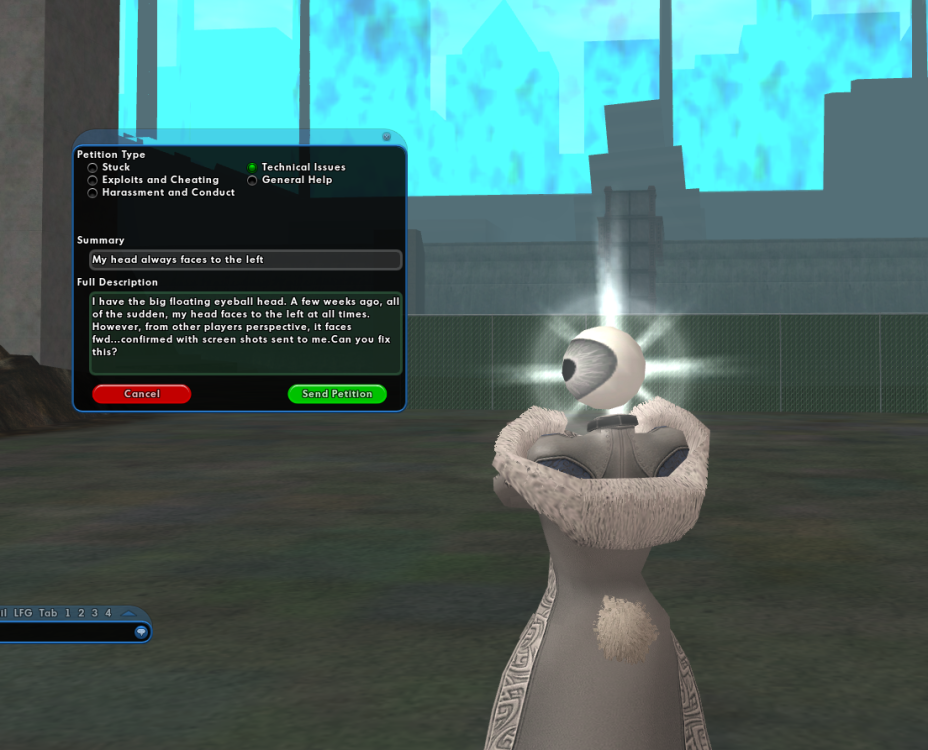Expand the chat window with the up arrow
Screen dimensions: 928x750
point(128,613)
